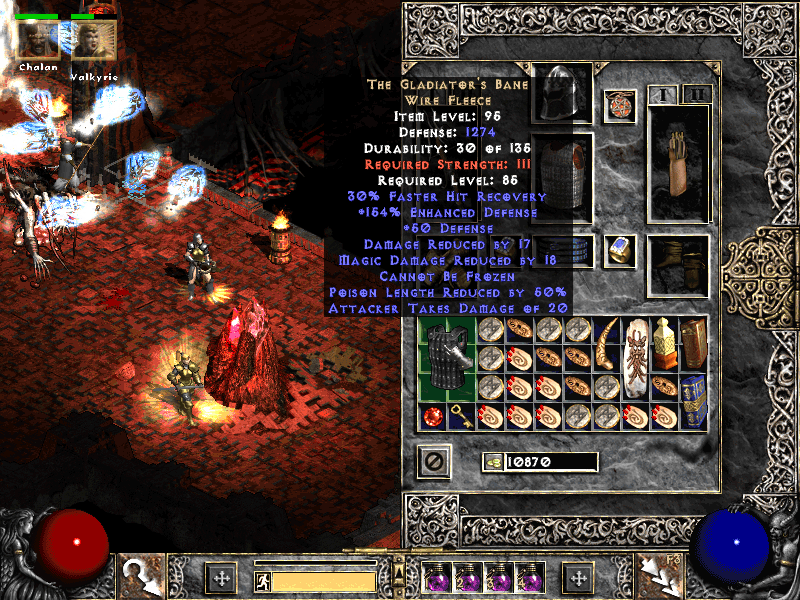Screen dimensions: 800x600
Task: Select the blue tome in inventory
Action: tap(695, 401)
